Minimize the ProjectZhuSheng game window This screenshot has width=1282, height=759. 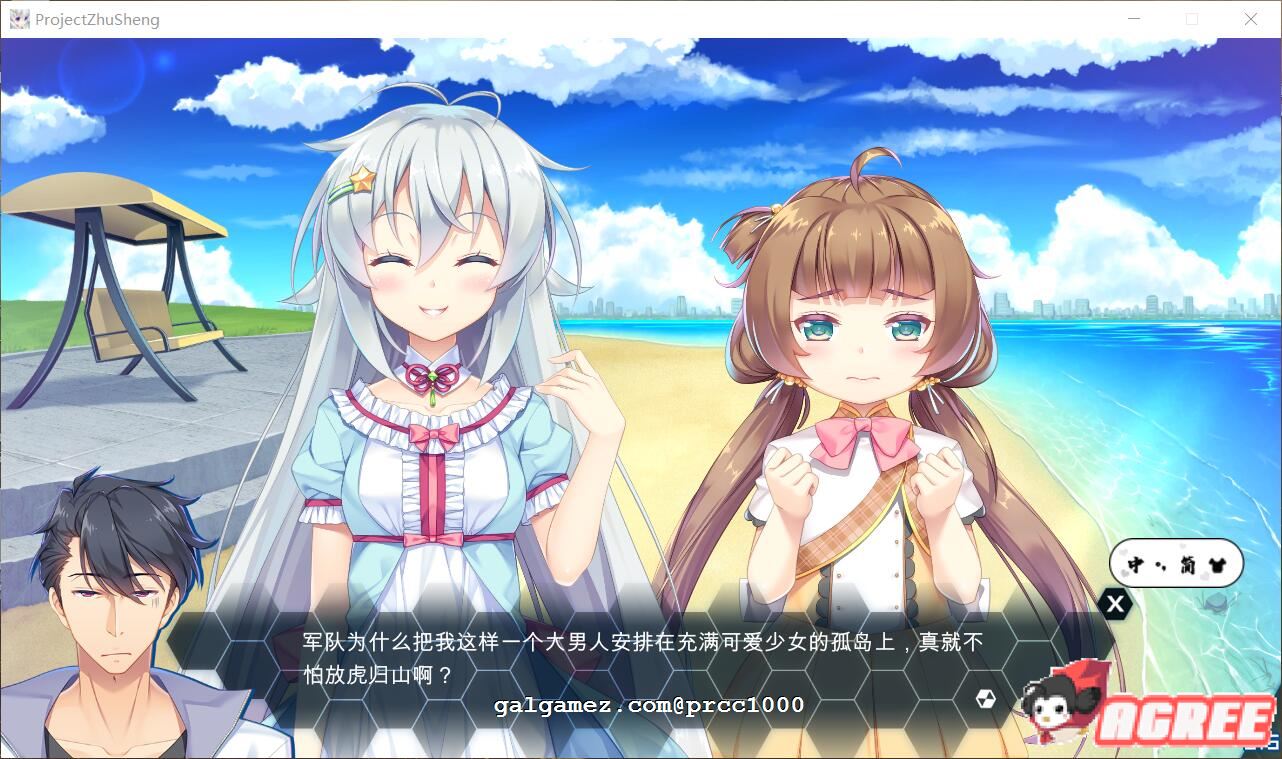pyautogui.click(x=1134, y=18)
